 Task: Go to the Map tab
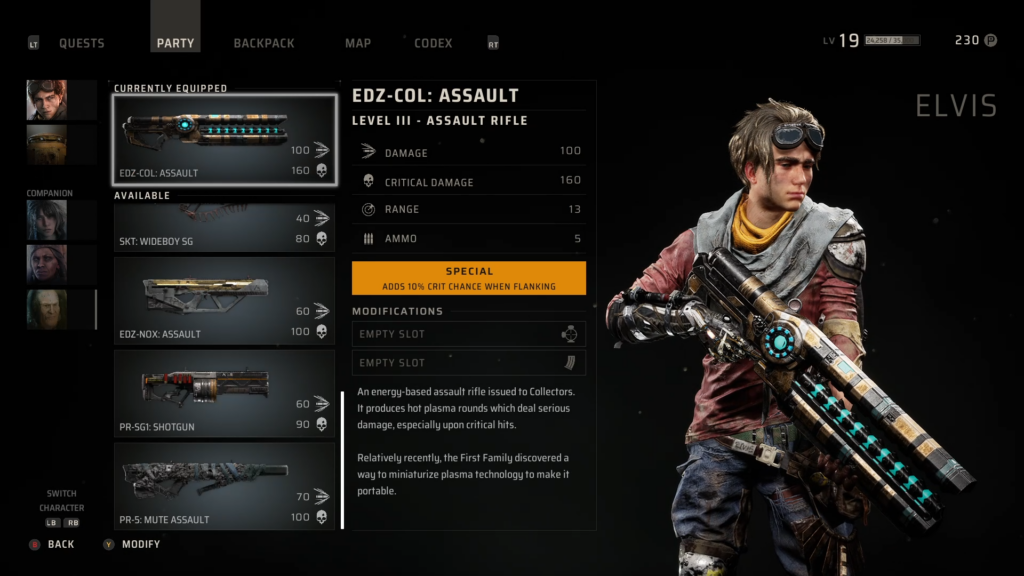(x=358, y=43)
